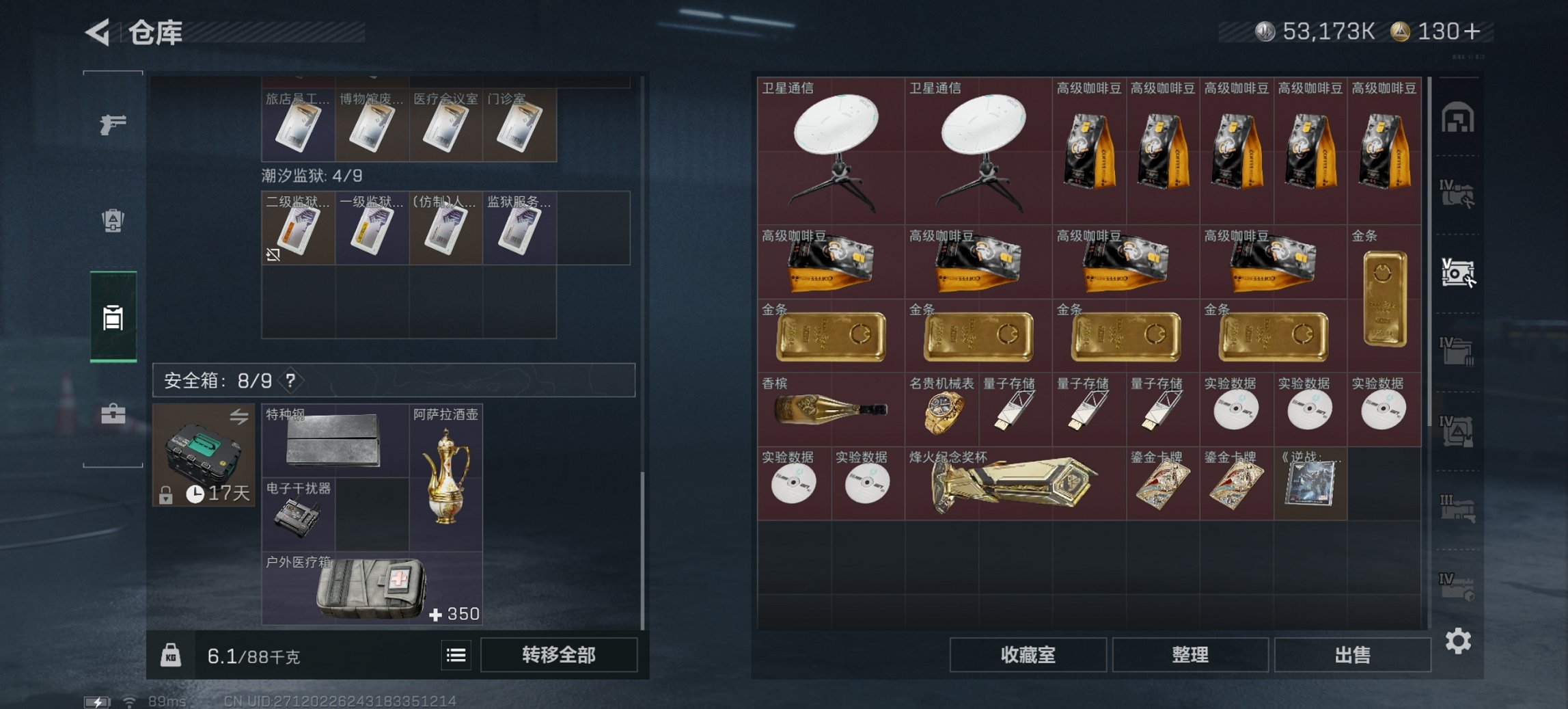Select a 金条 gold bar item
The image size is (1568, 709).
pos(831,335)
